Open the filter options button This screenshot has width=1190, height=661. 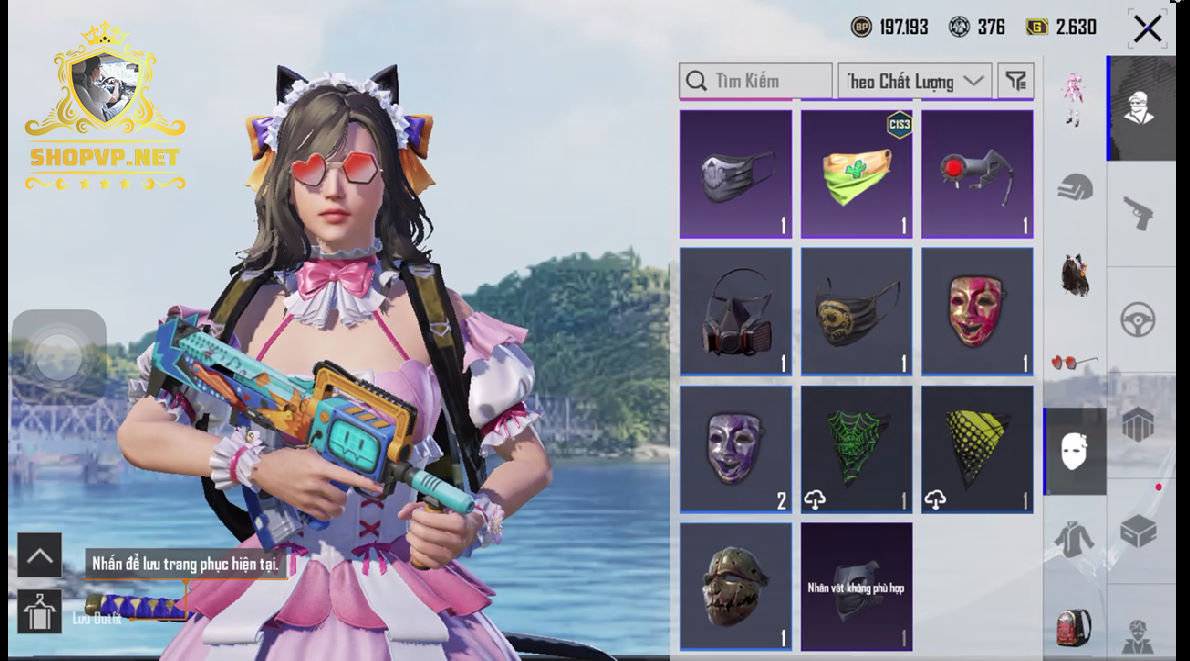pyautogui.click(x=1016, y=81)
